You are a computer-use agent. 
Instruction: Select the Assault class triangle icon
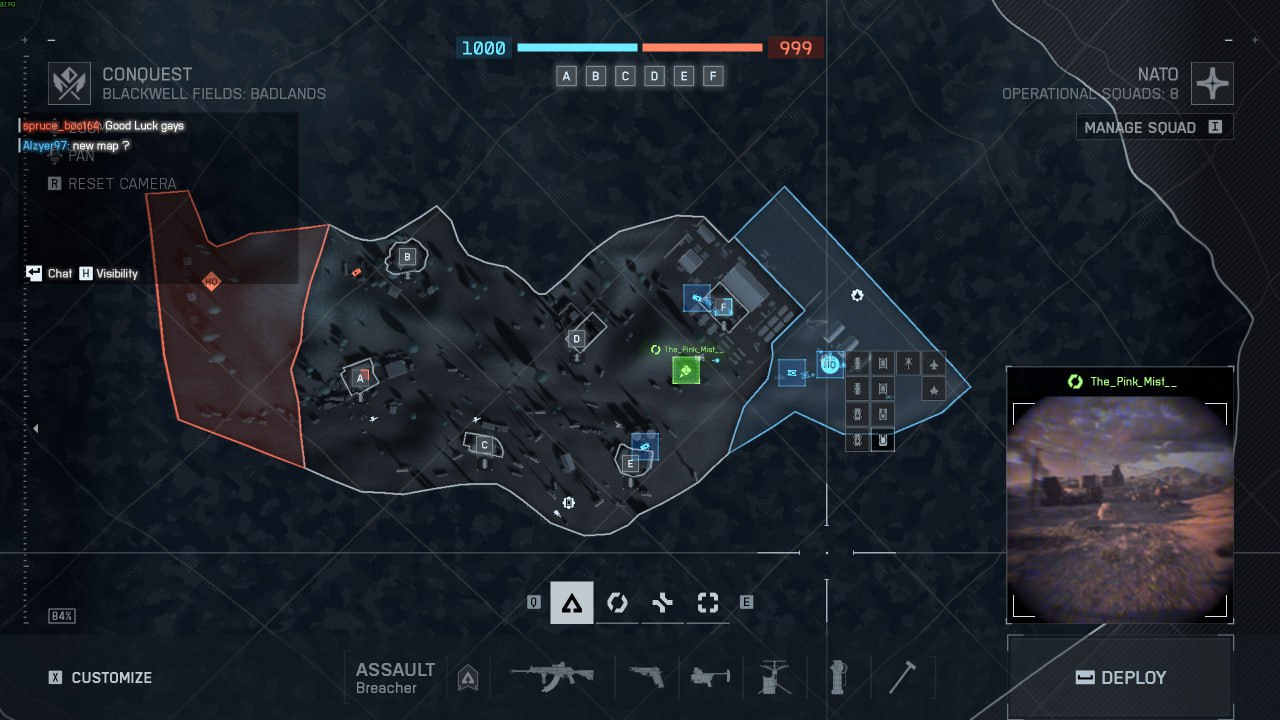tap(570, 602)
